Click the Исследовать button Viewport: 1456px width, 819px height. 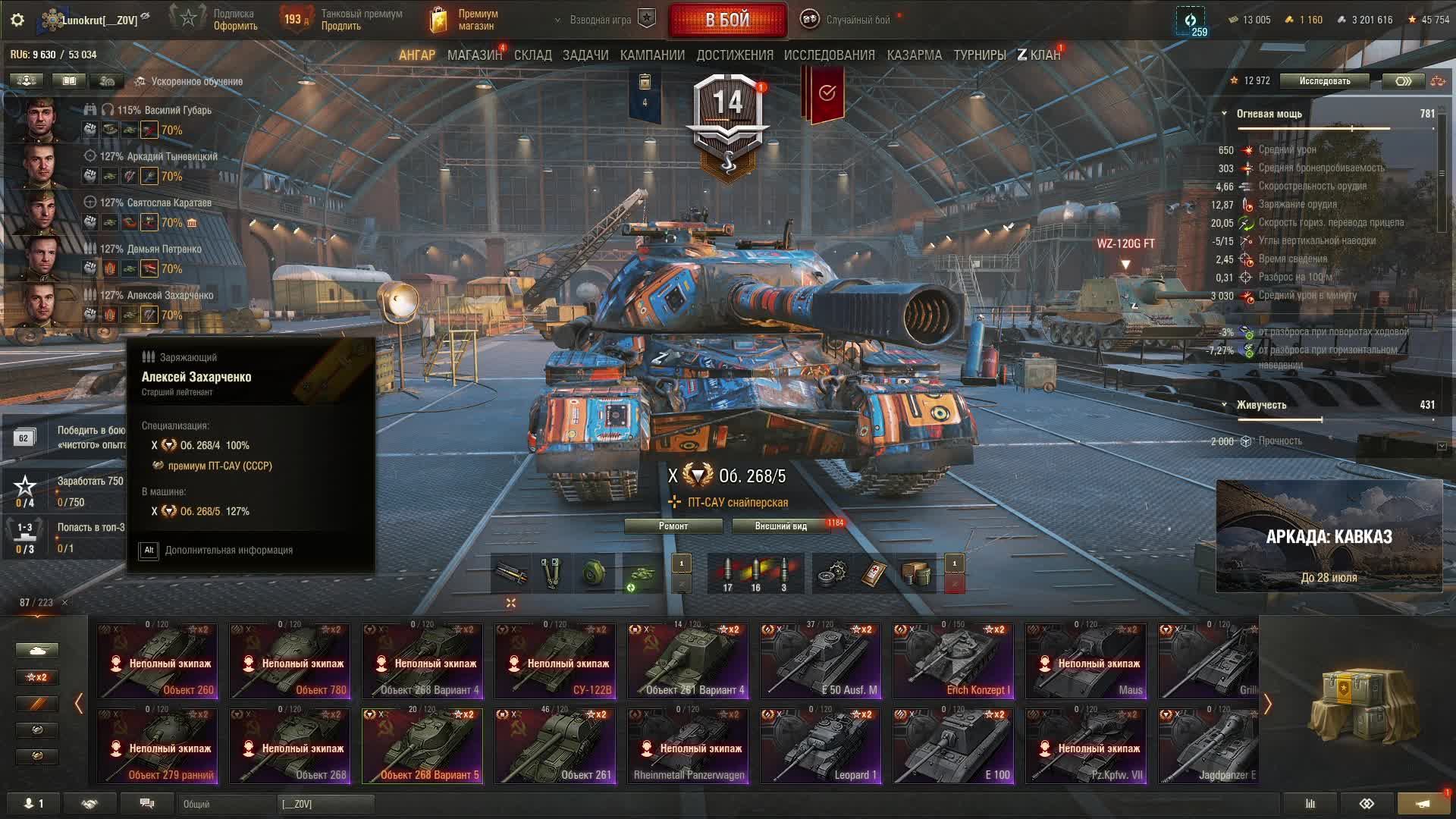point(1324,81)
